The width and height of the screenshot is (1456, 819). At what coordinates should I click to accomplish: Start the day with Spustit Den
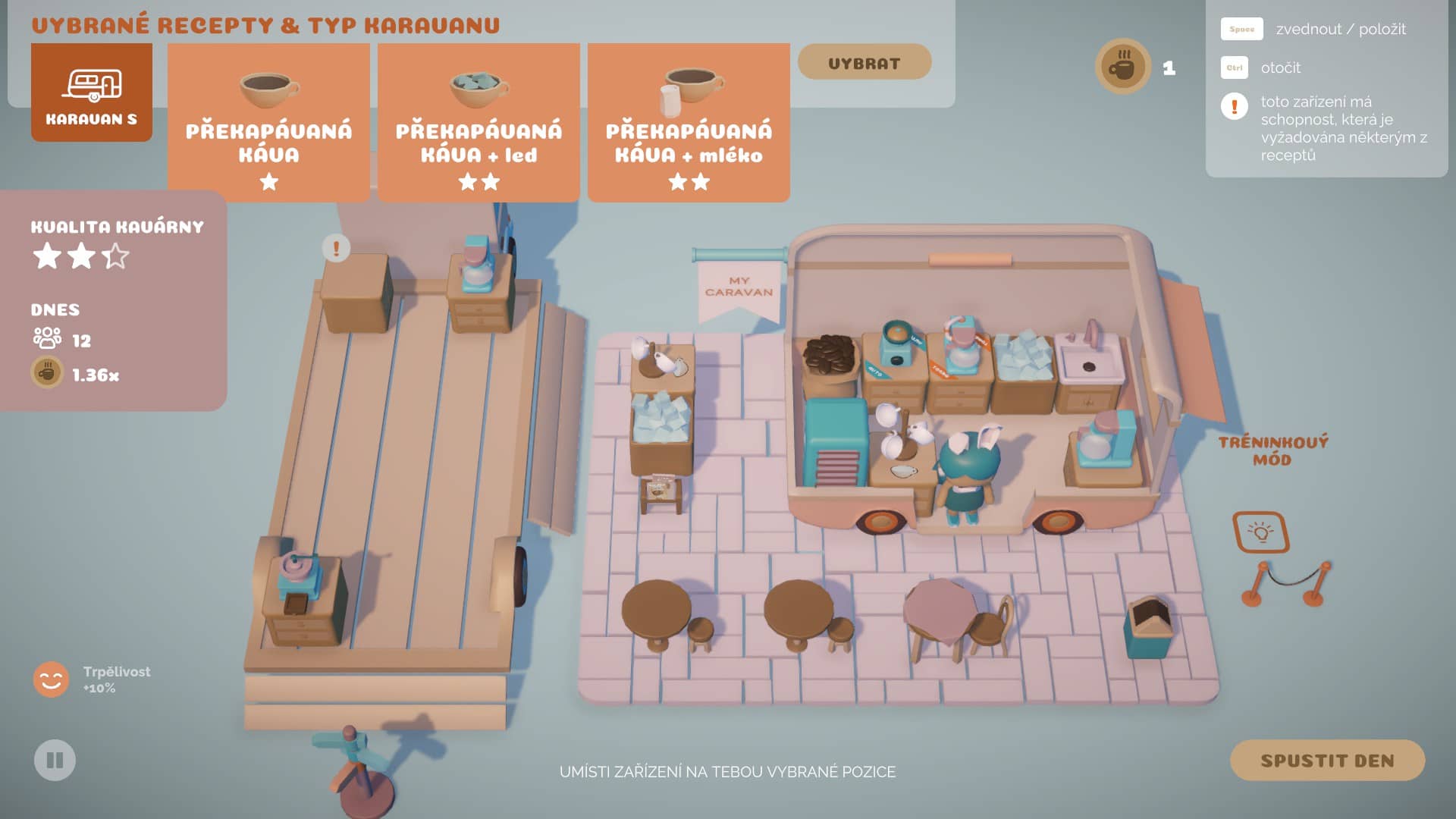[x=1326, y=760]
